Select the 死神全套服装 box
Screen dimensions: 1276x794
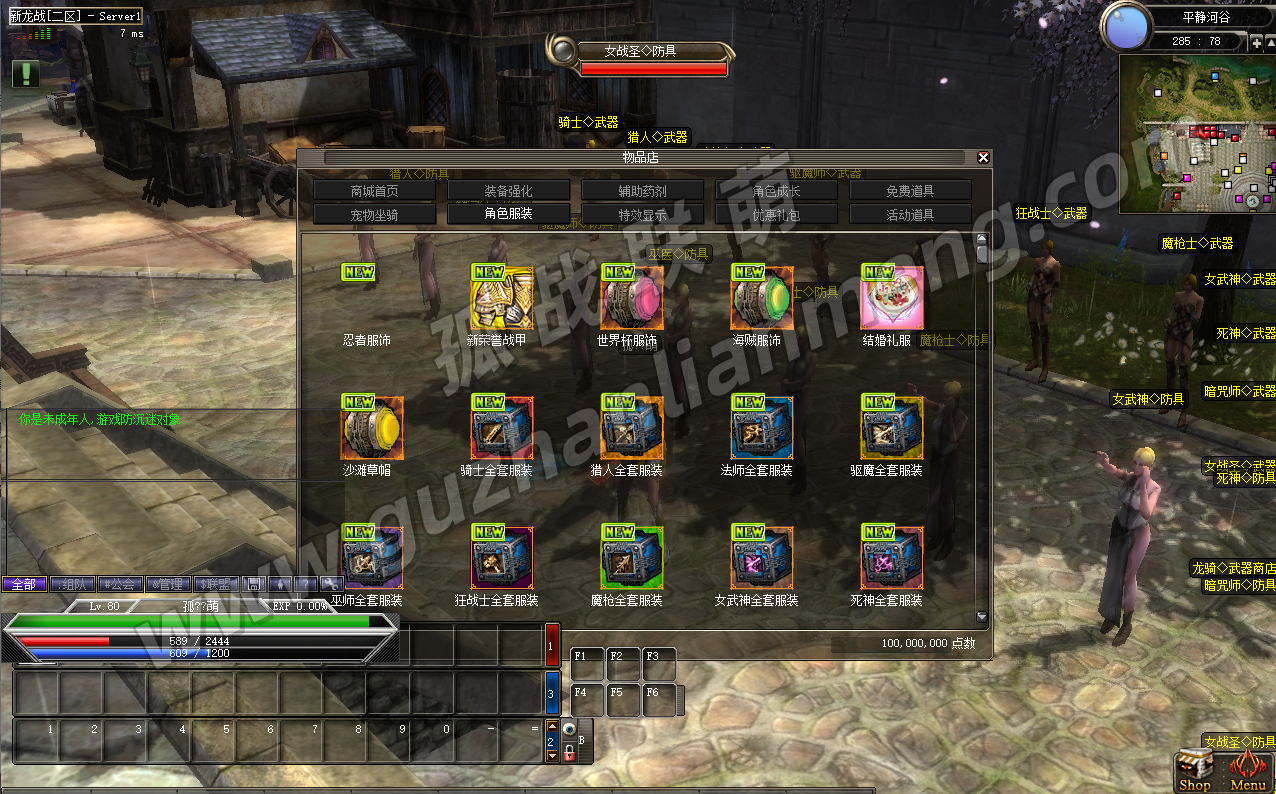click(x=892, y=558)
